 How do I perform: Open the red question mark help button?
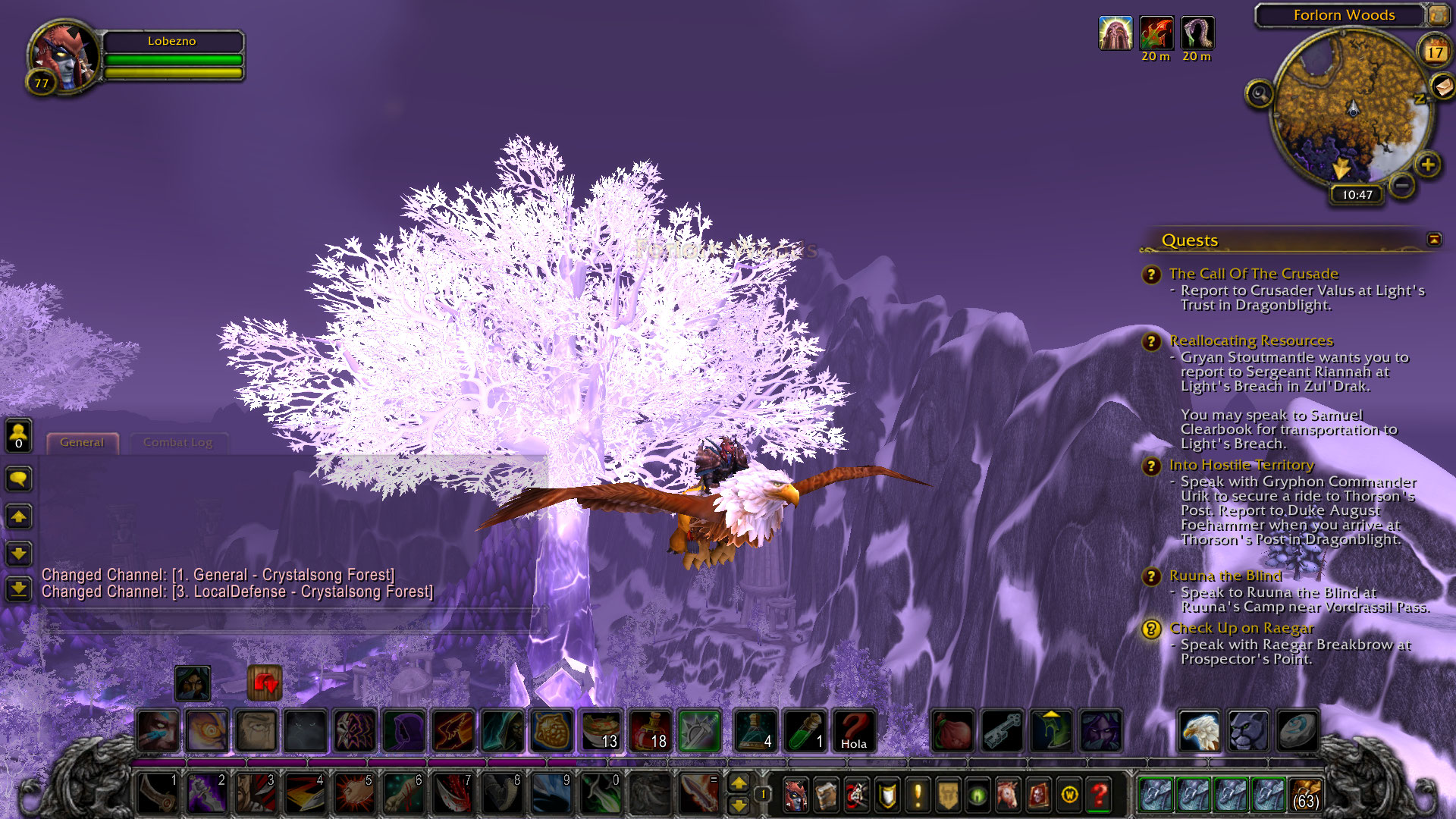click(x=1099, y=795)
